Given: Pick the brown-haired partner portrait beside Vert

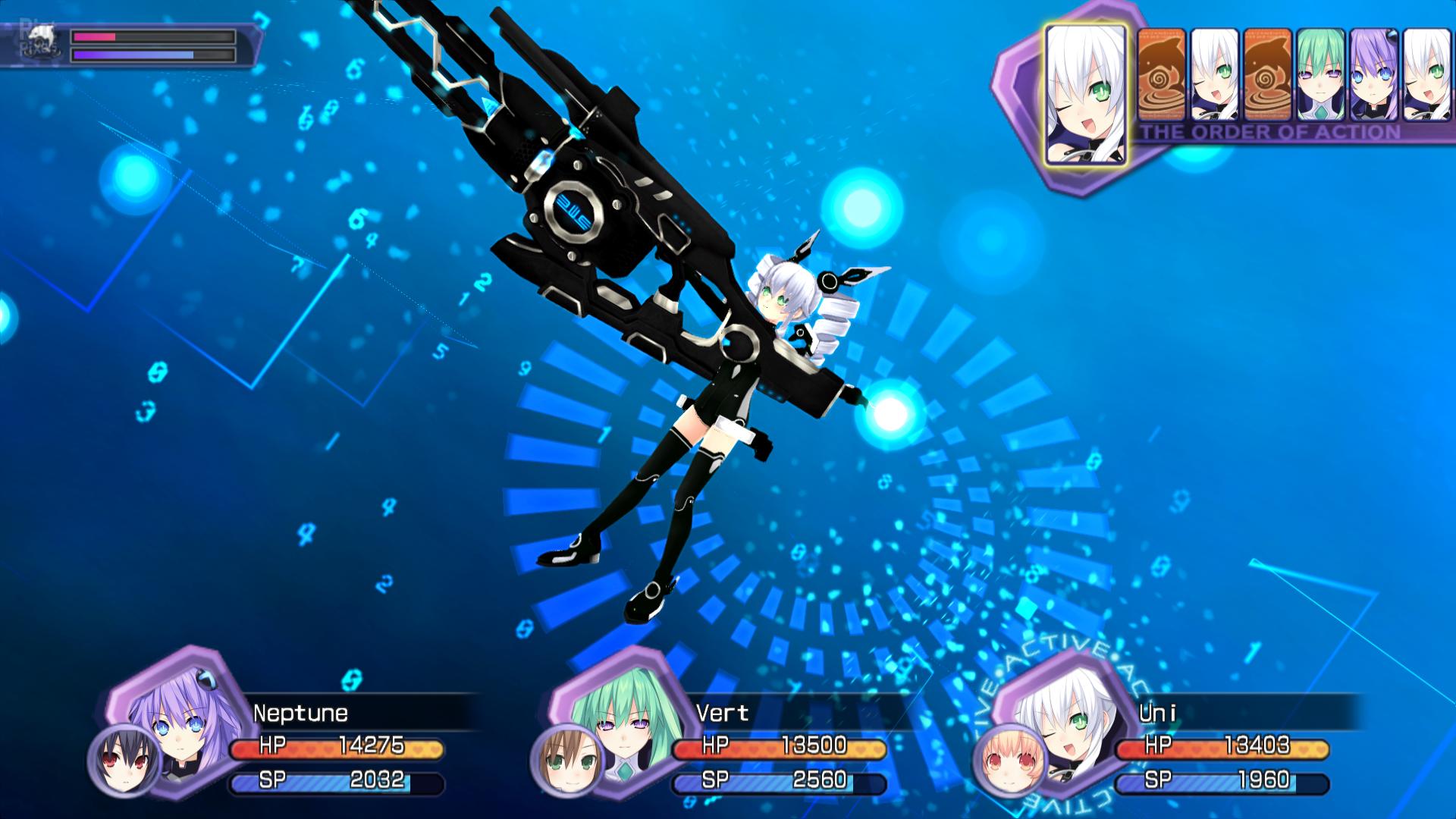Looking at the screenshot, I should click(x=566, y=760).
